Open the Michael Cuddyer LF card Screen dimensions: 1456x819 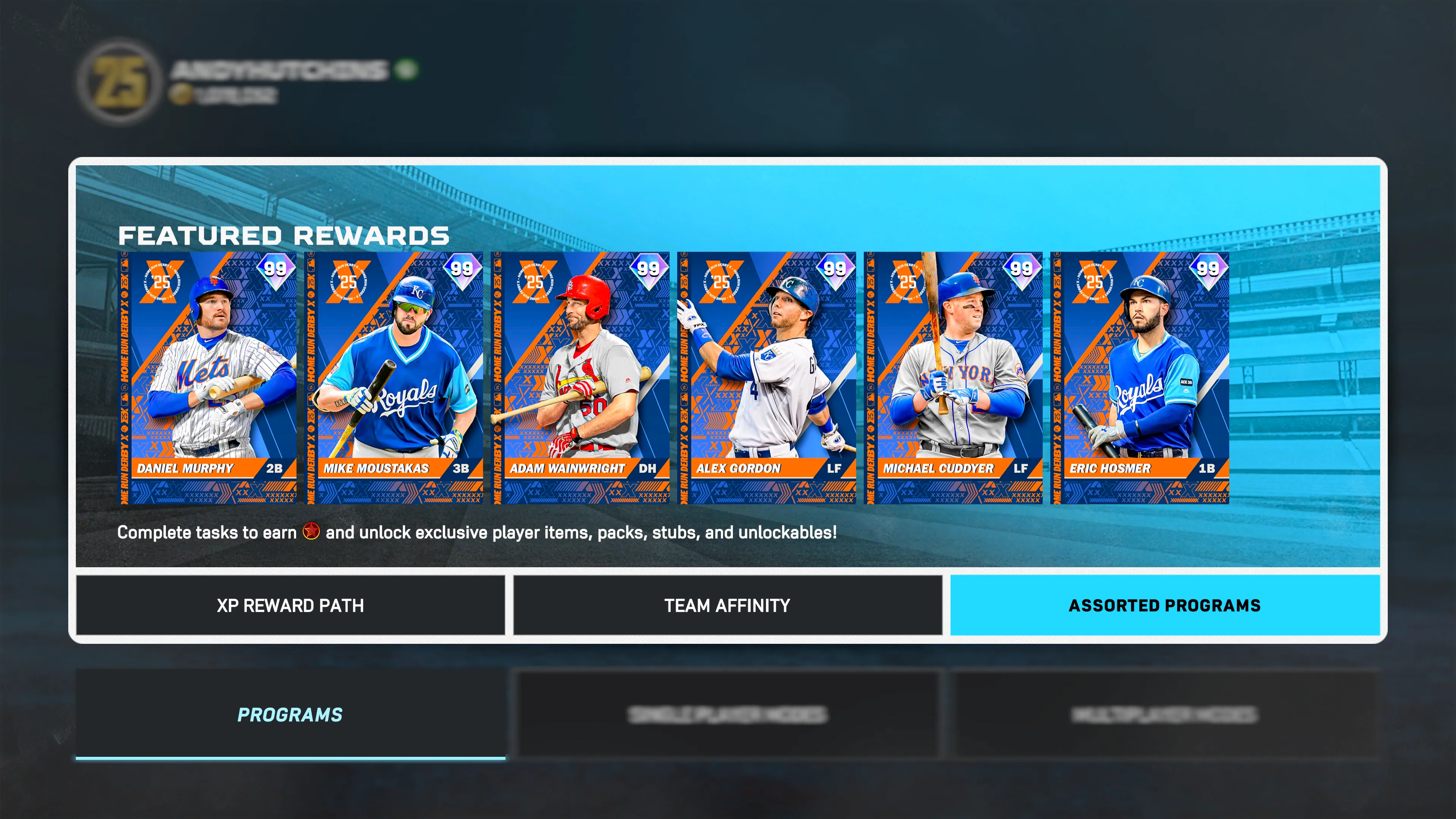954,378
